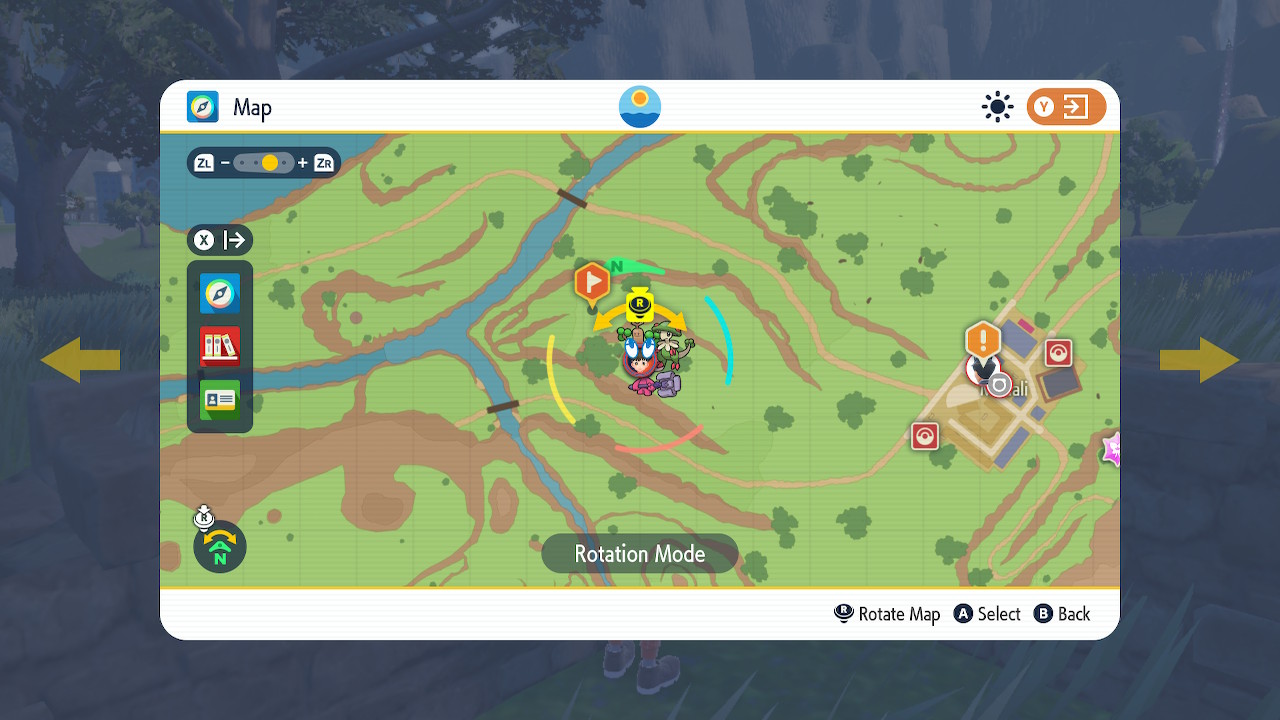Click the day-night indicator at top center
Image resolution: width=1280 pixels, height=720 pixels.
pos(639,106)
